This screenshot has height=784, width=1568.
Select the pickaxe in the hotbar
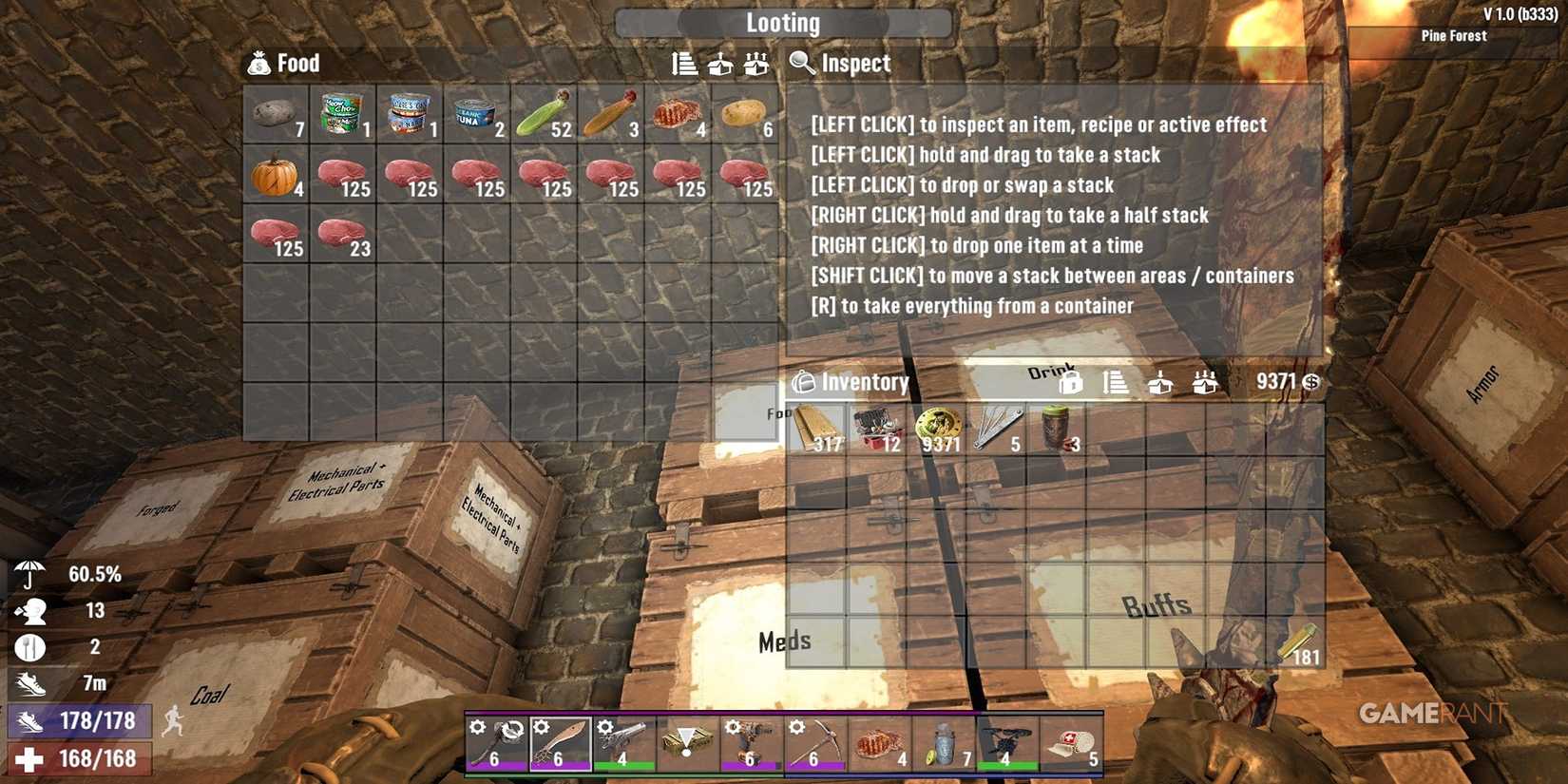[x=814, y=744]
